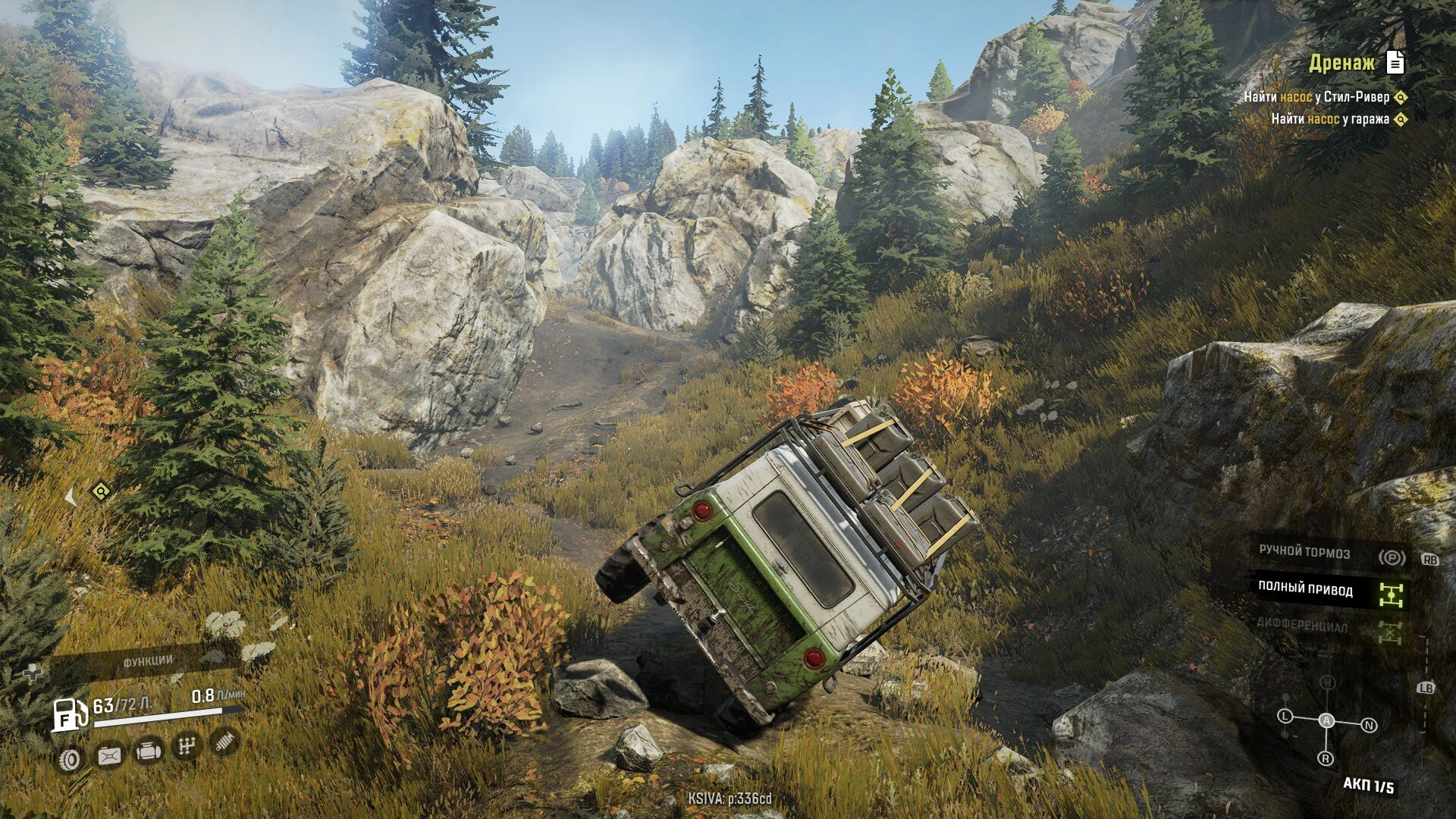Select objective 'Найти насос у гаража'

(1329, 119)
